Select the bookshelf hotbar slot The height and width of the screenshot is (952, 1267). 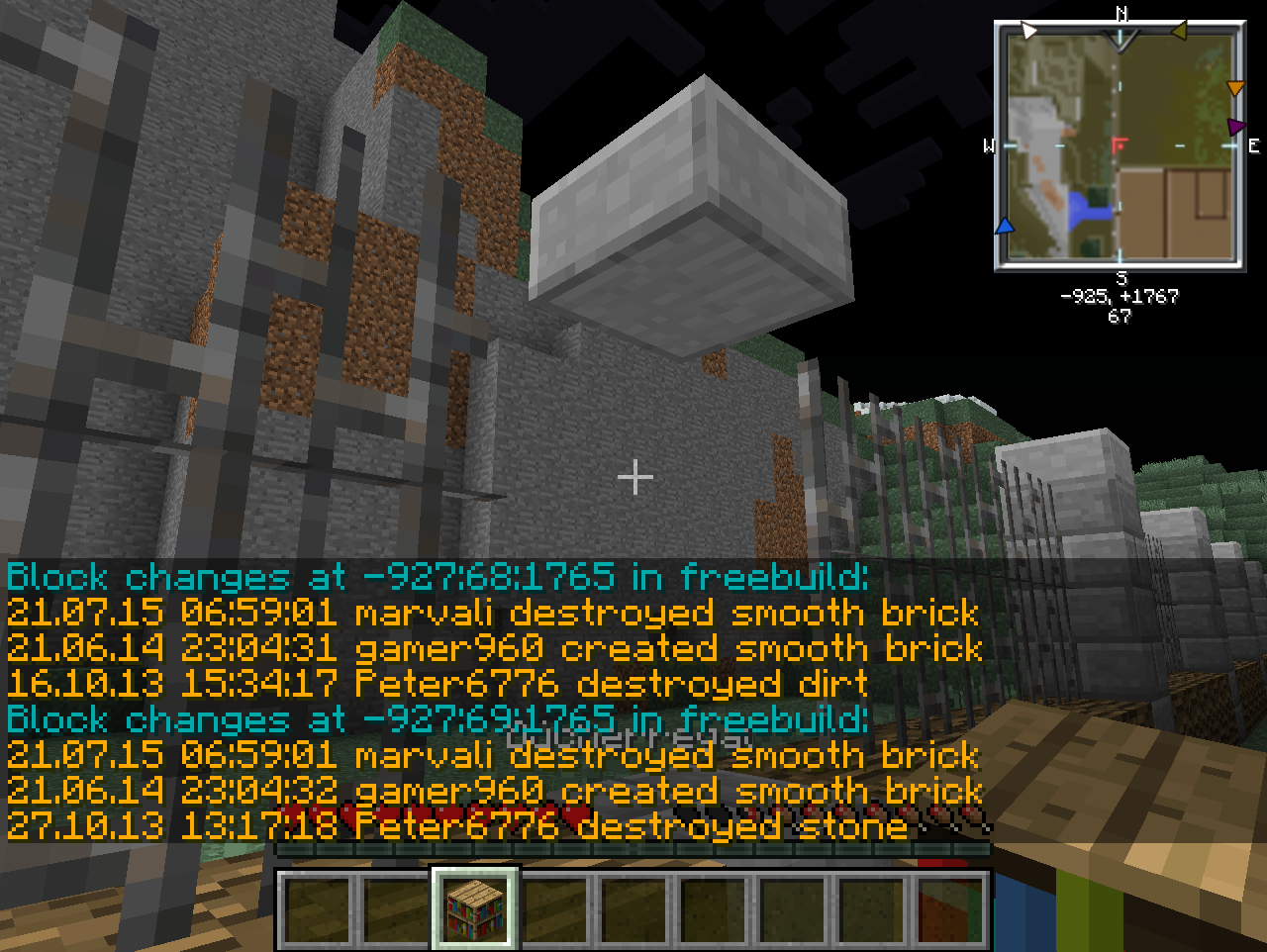[x=473, y=906]
